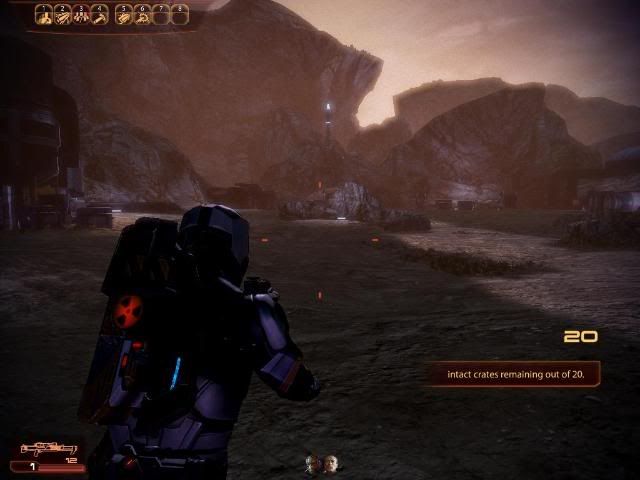Select the ability in quick slot 4
Image resolution: width=640 pixels, height=480 pixels.
point(101,15)
